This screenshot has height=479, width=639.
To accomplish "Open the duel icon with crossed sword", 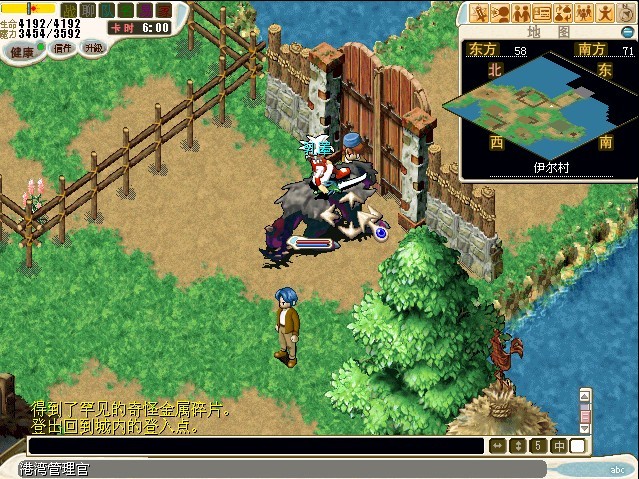I will 480,13.
